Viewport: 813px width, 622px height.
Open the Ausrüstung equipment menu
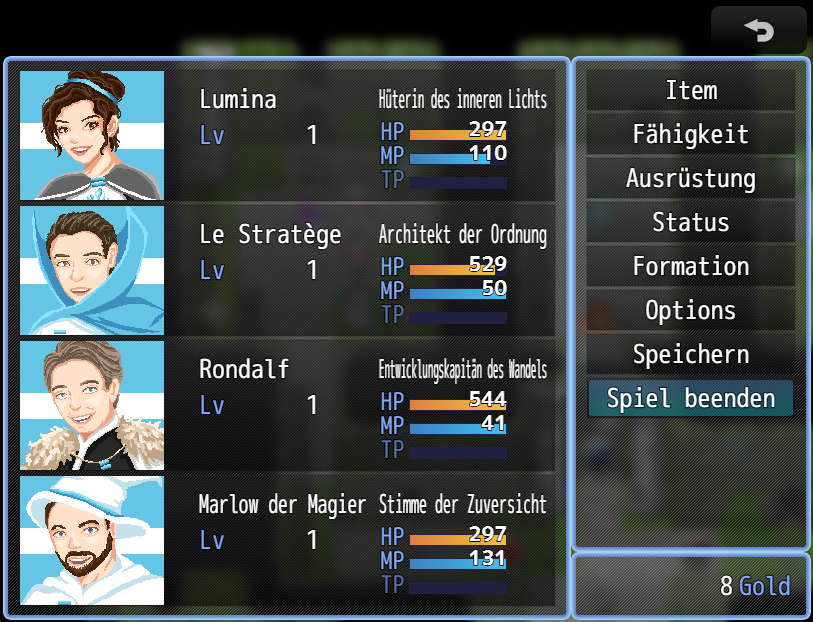point(690,179)
